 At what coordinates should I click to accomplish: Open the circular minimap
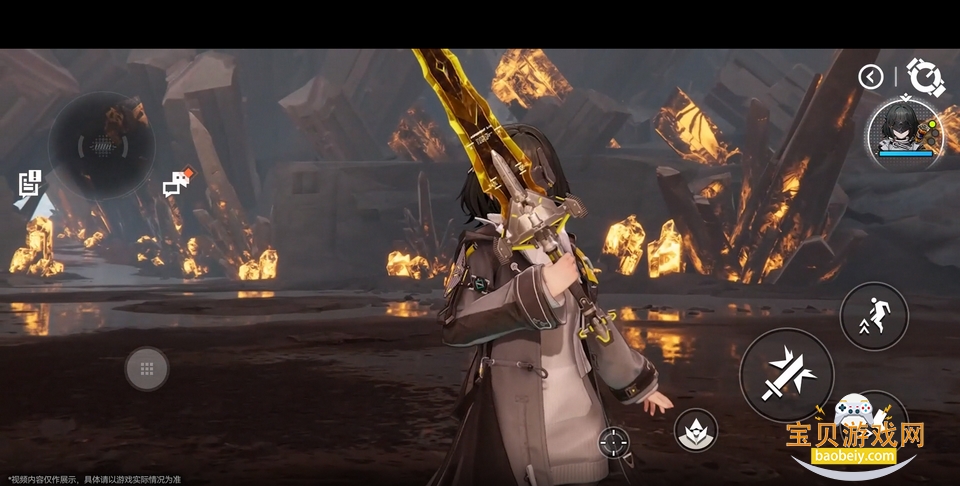pos(101,145)
